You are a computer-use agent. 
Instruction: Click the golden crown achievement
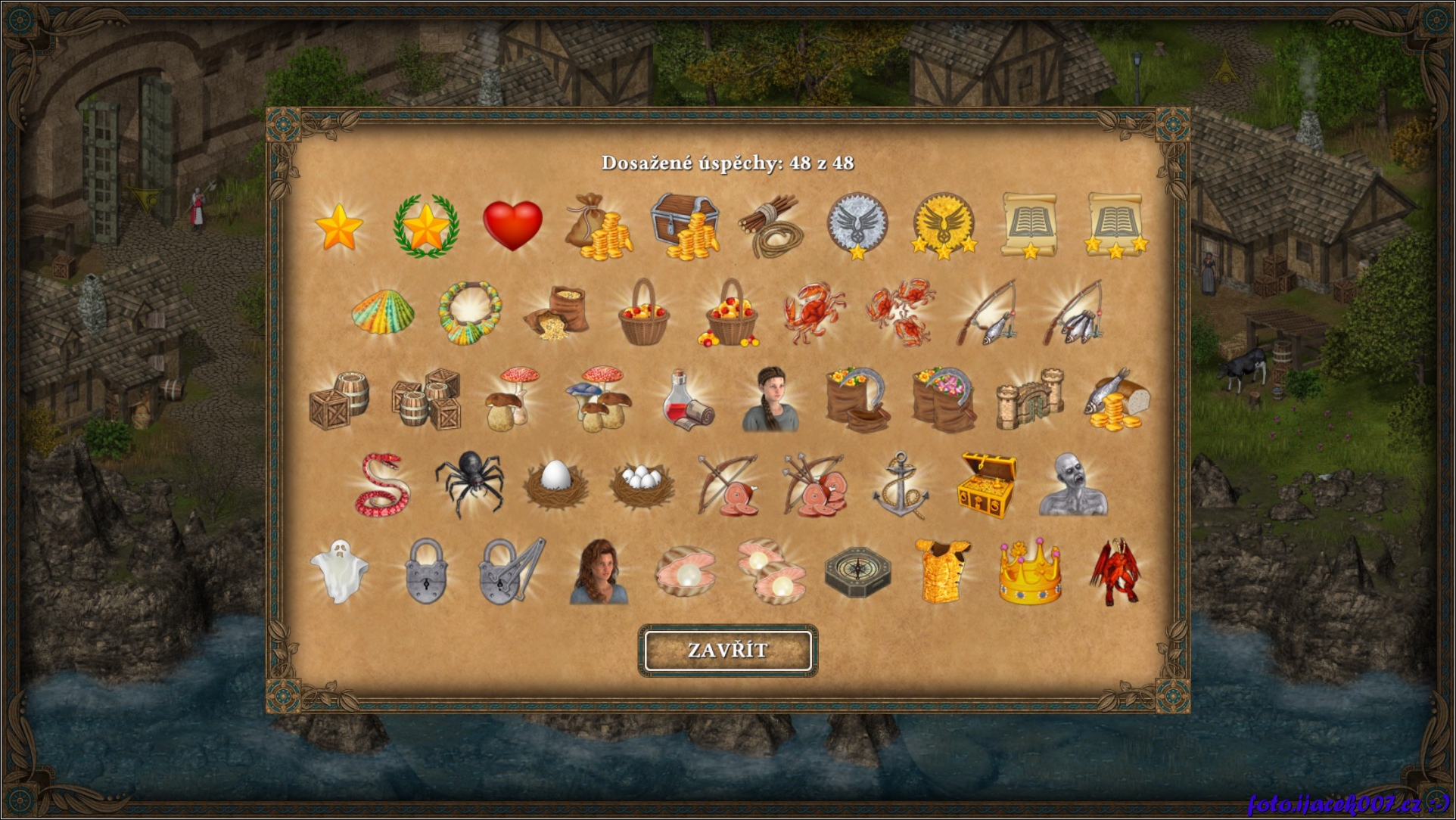pos(1030,572)
